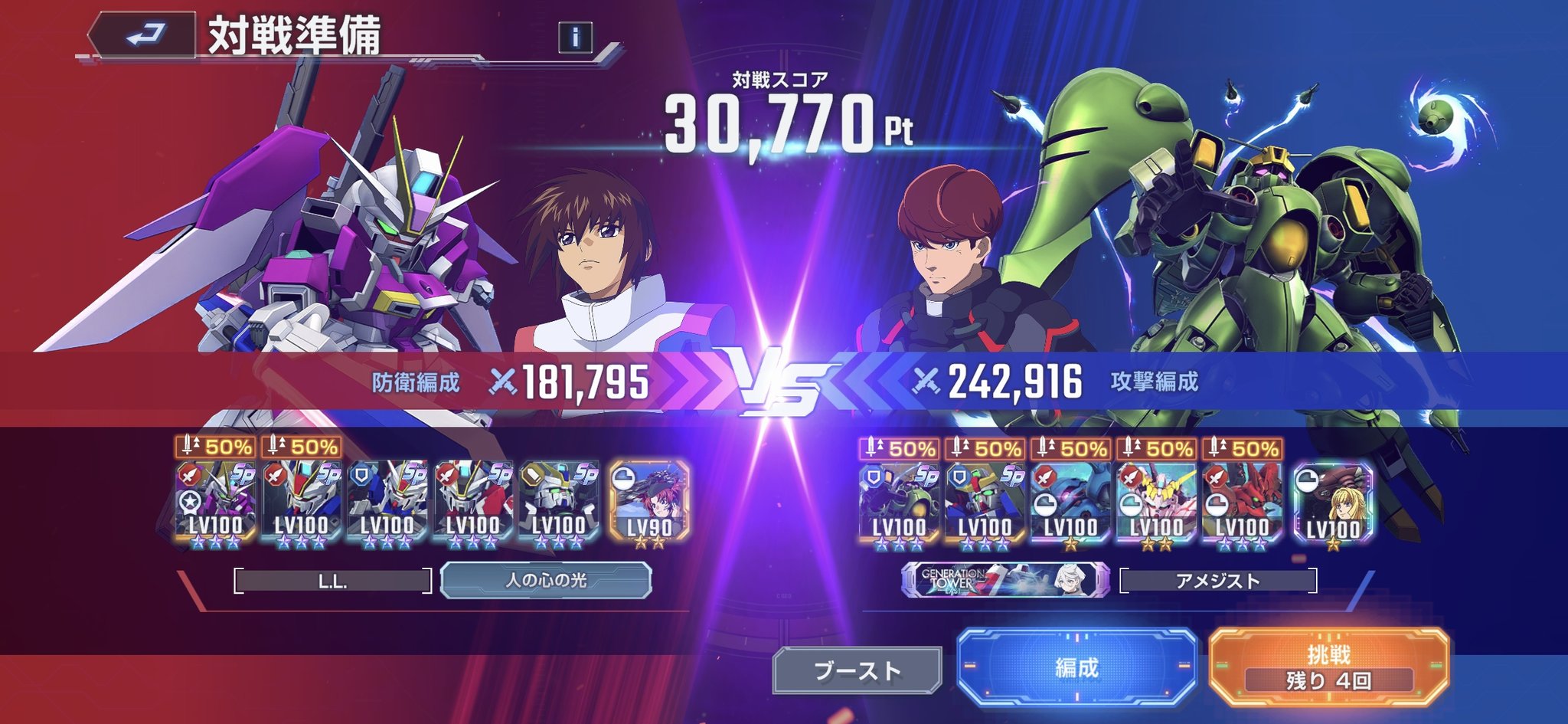The image size is (1568, 724).
Task: Select the LV90 red-haired supporter card
Action: tap(649, 503)
